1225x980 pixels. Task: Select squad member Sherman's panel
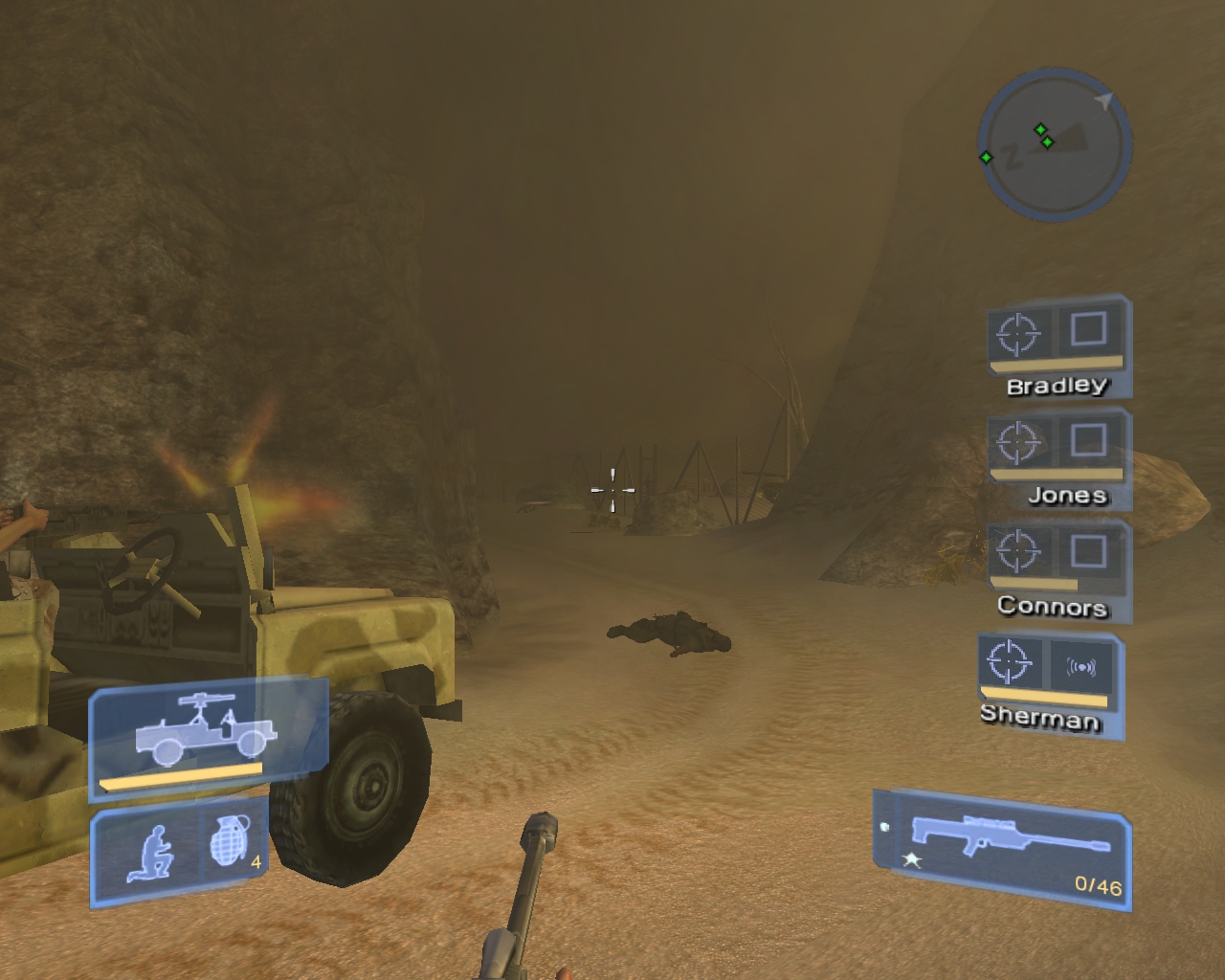point(1050,683)
